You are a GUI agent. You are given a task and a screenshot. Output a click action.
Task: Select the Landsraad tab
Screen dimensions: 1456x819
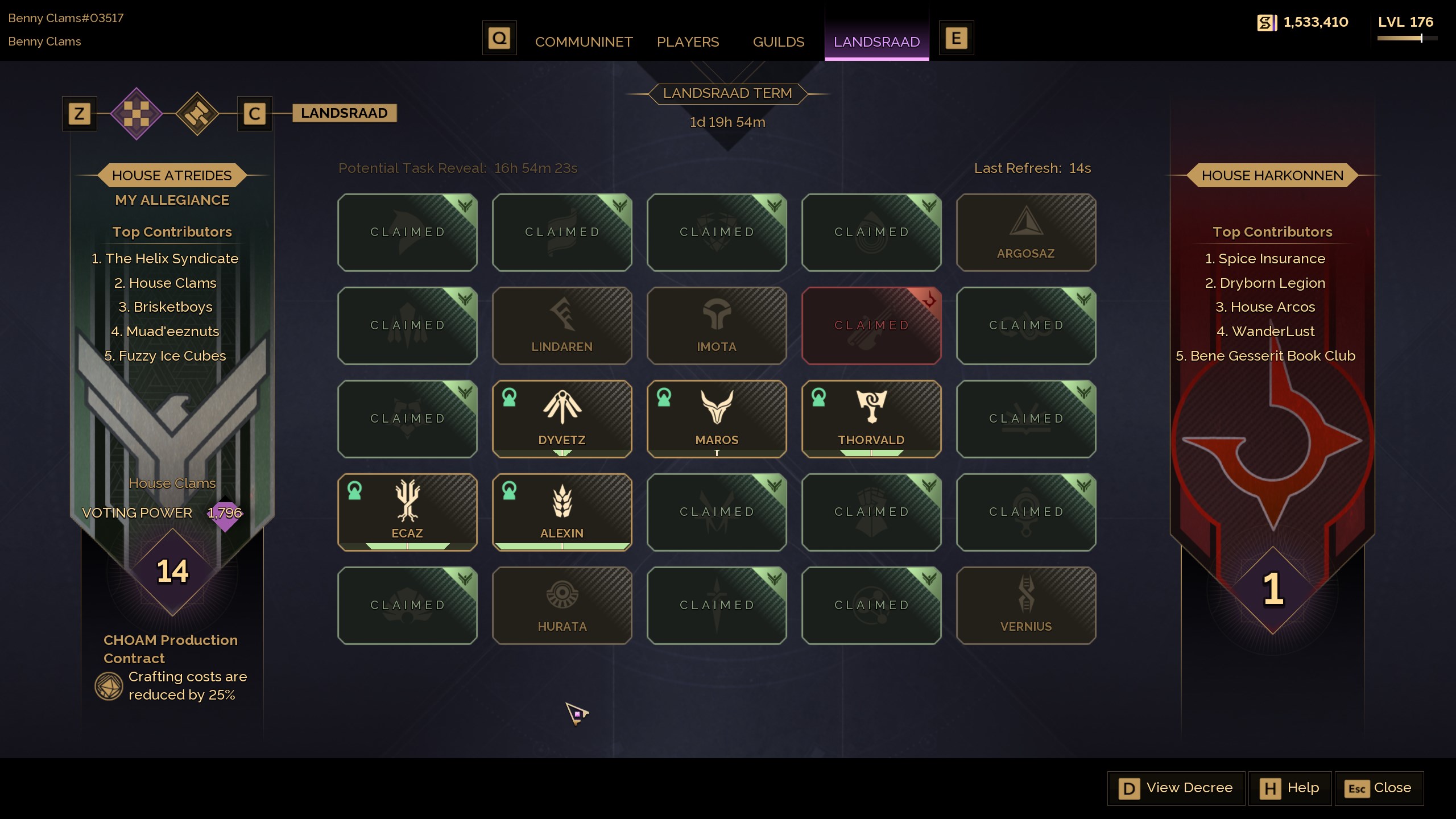click(876, 42)
